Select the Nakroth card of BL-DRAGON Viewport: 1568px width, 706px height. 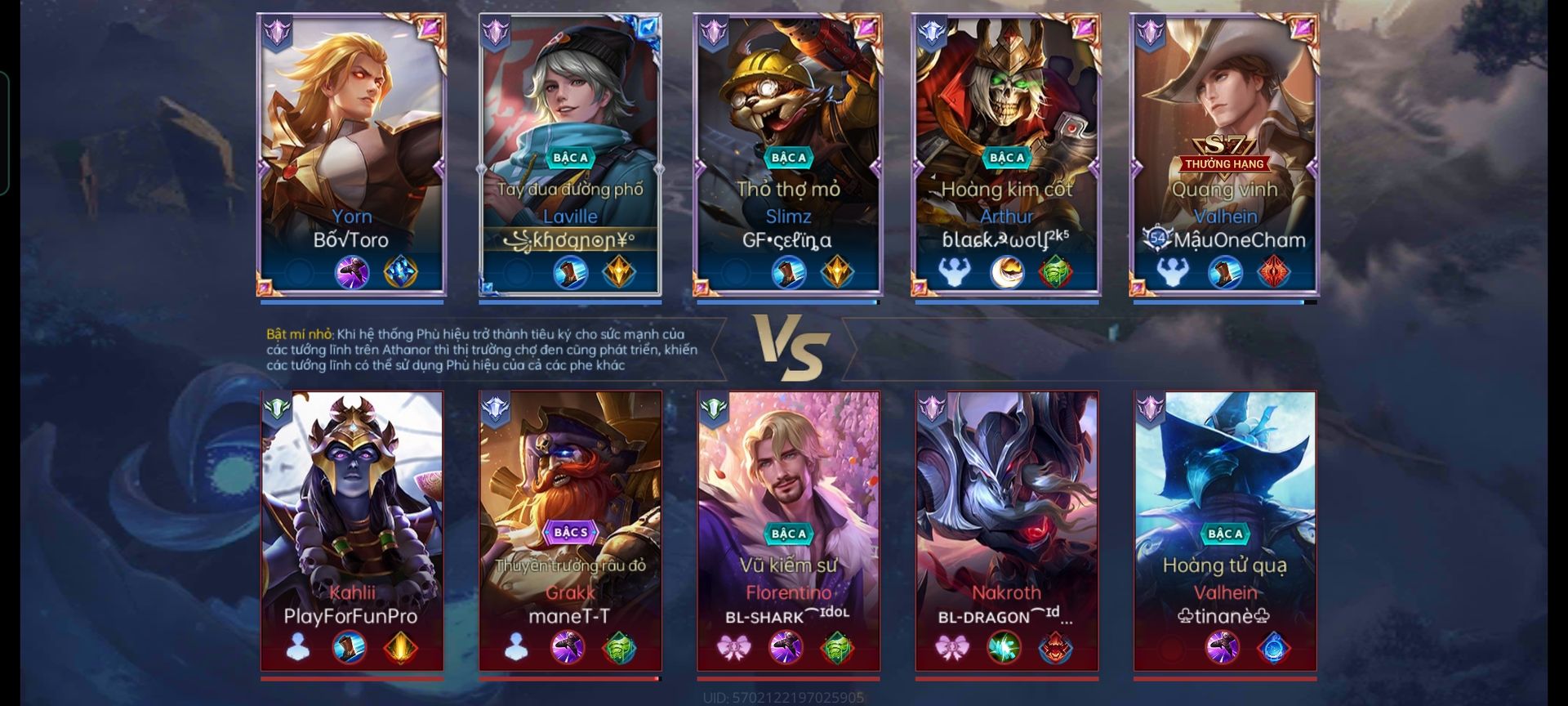click(x=1006, y=531)
